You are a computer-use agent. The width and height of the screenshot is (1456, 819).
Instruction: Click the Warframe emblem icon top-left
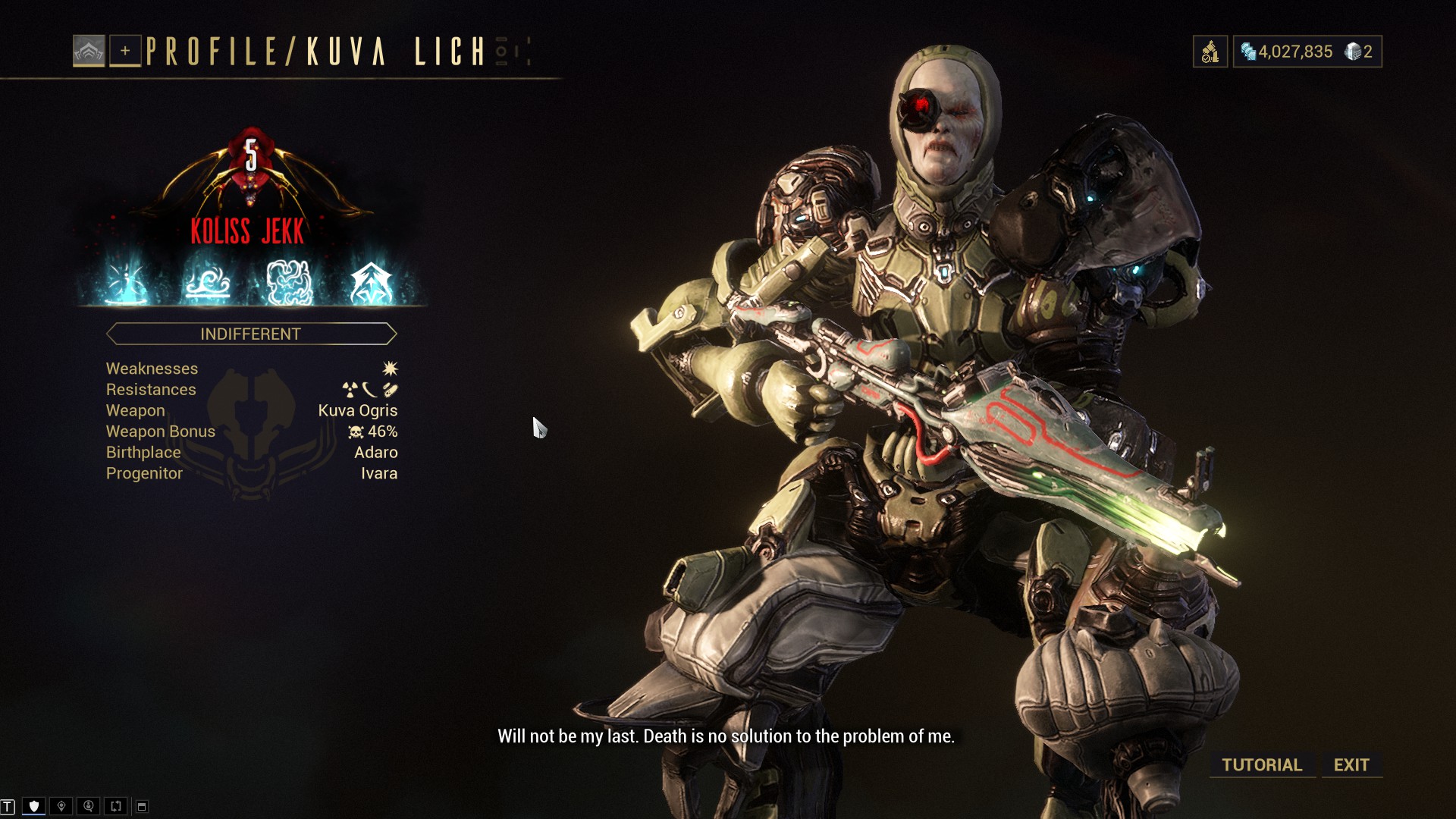tap(89, 52)
